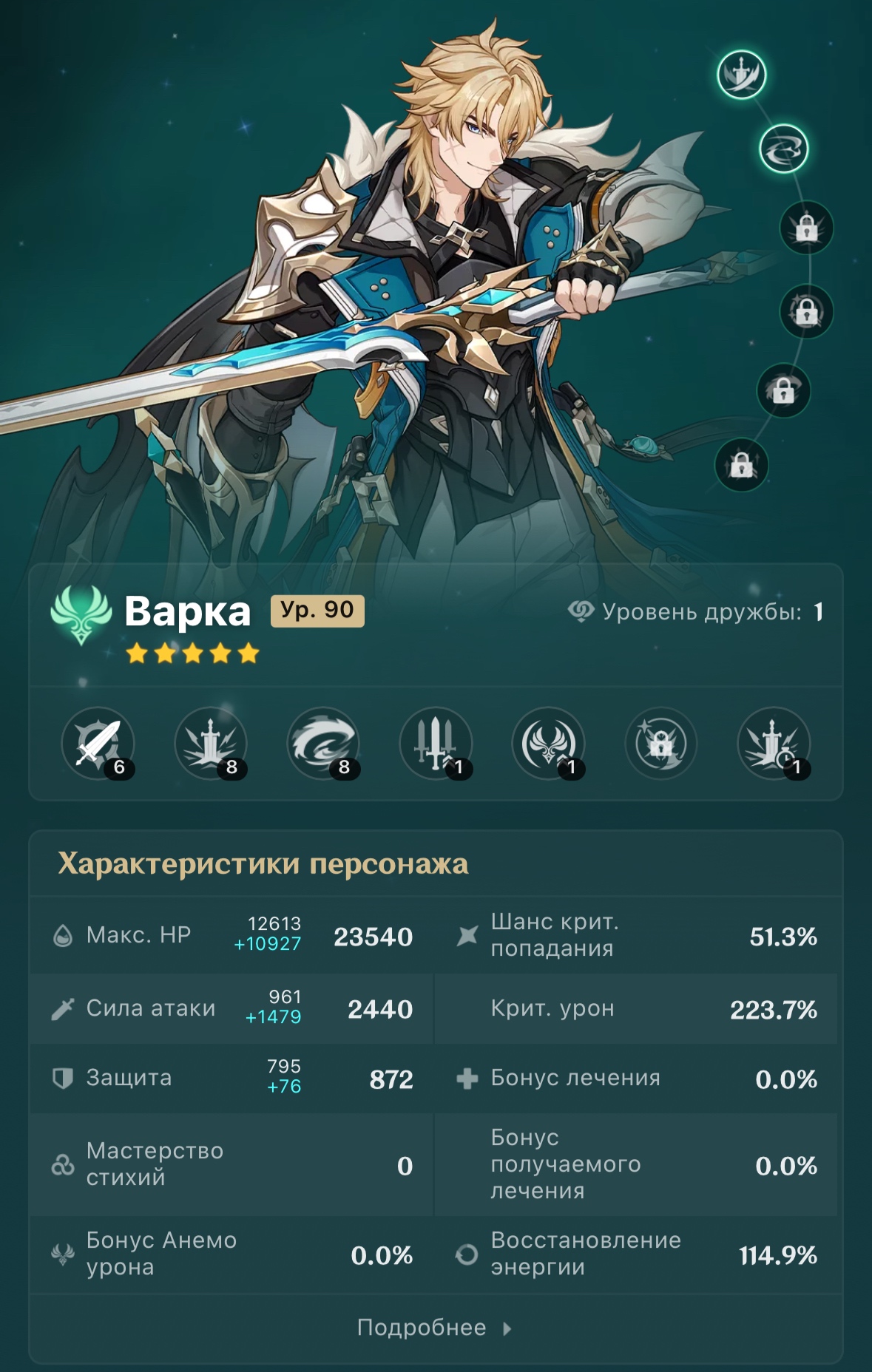Open the first unlocked constellation with sword icon

pyautogui.click(x=741, y=75)
